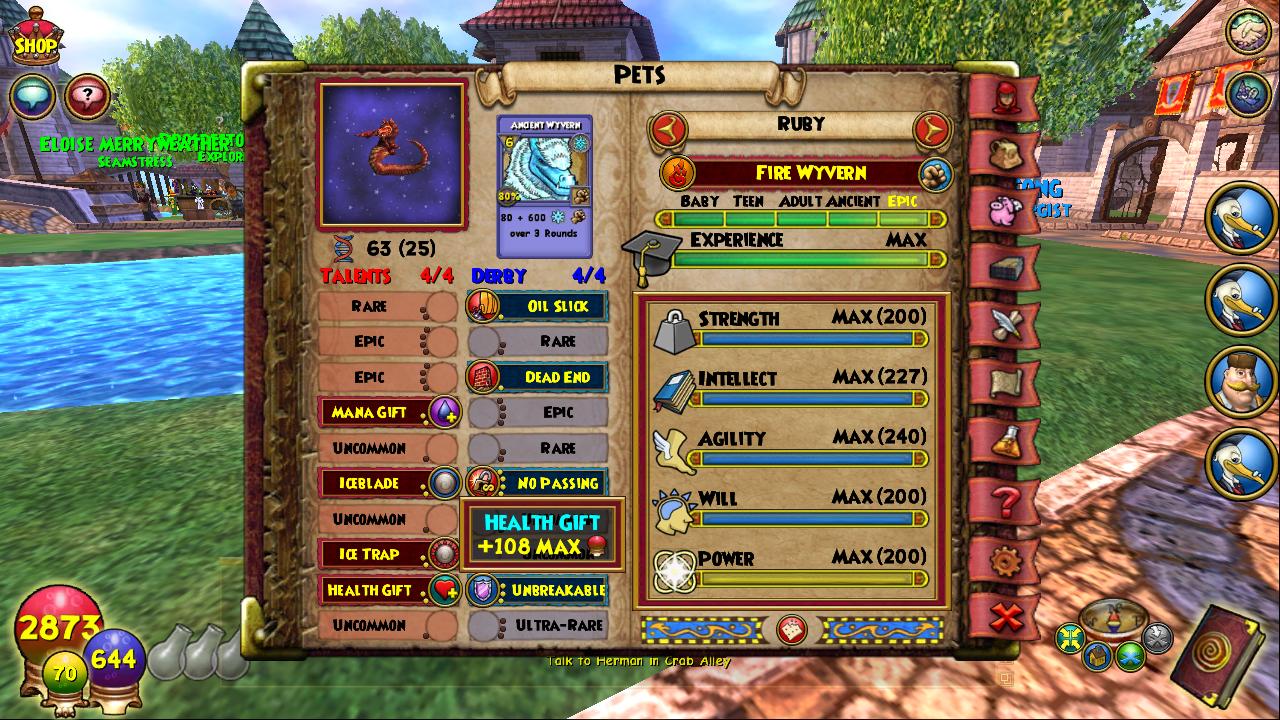
Task: Show the next pet with right arrow
Action: [x=932, y=129]
